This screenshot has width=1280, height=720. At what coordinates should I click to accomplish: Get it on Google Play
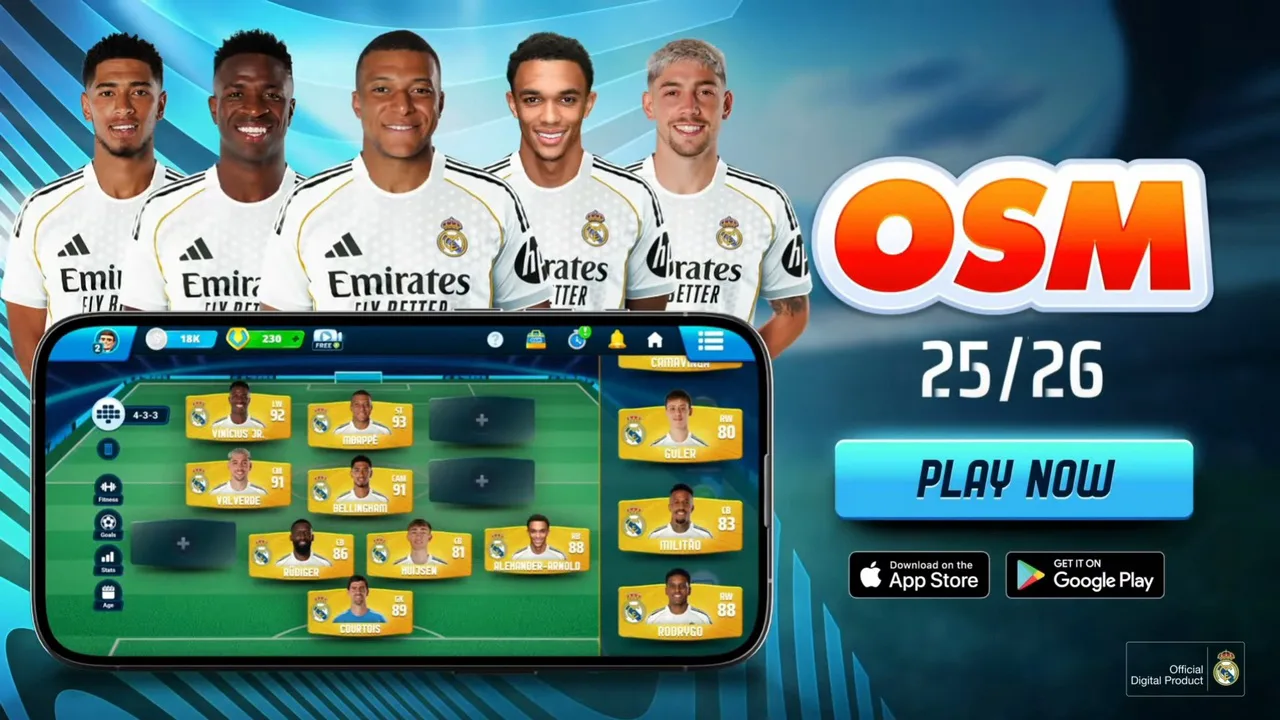1084,575
